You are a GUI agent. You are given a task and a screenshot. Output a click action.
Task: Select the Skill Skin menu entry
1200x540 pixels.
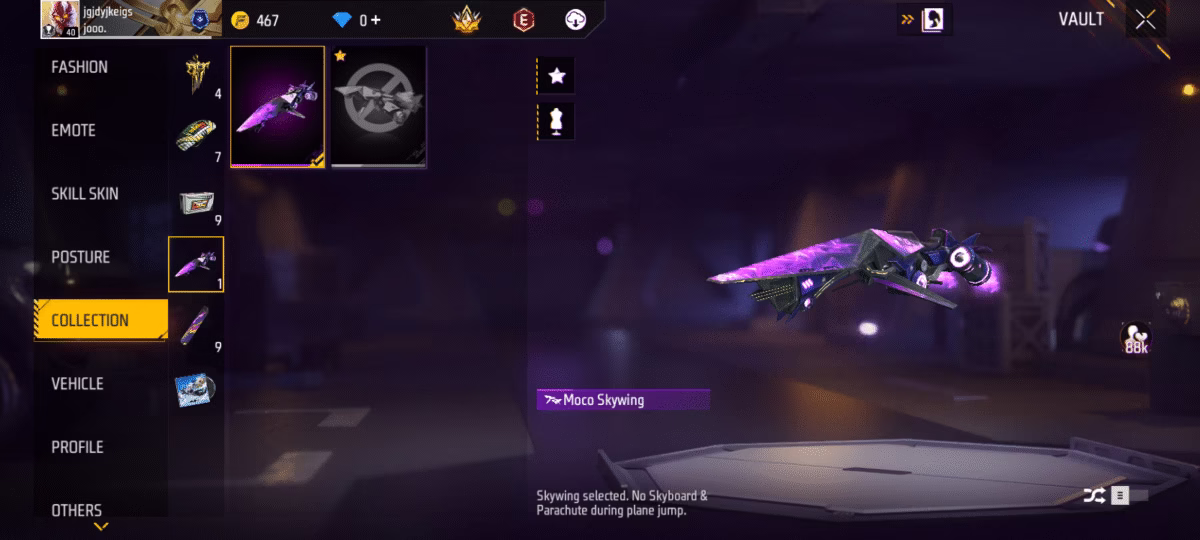(85, 194)
